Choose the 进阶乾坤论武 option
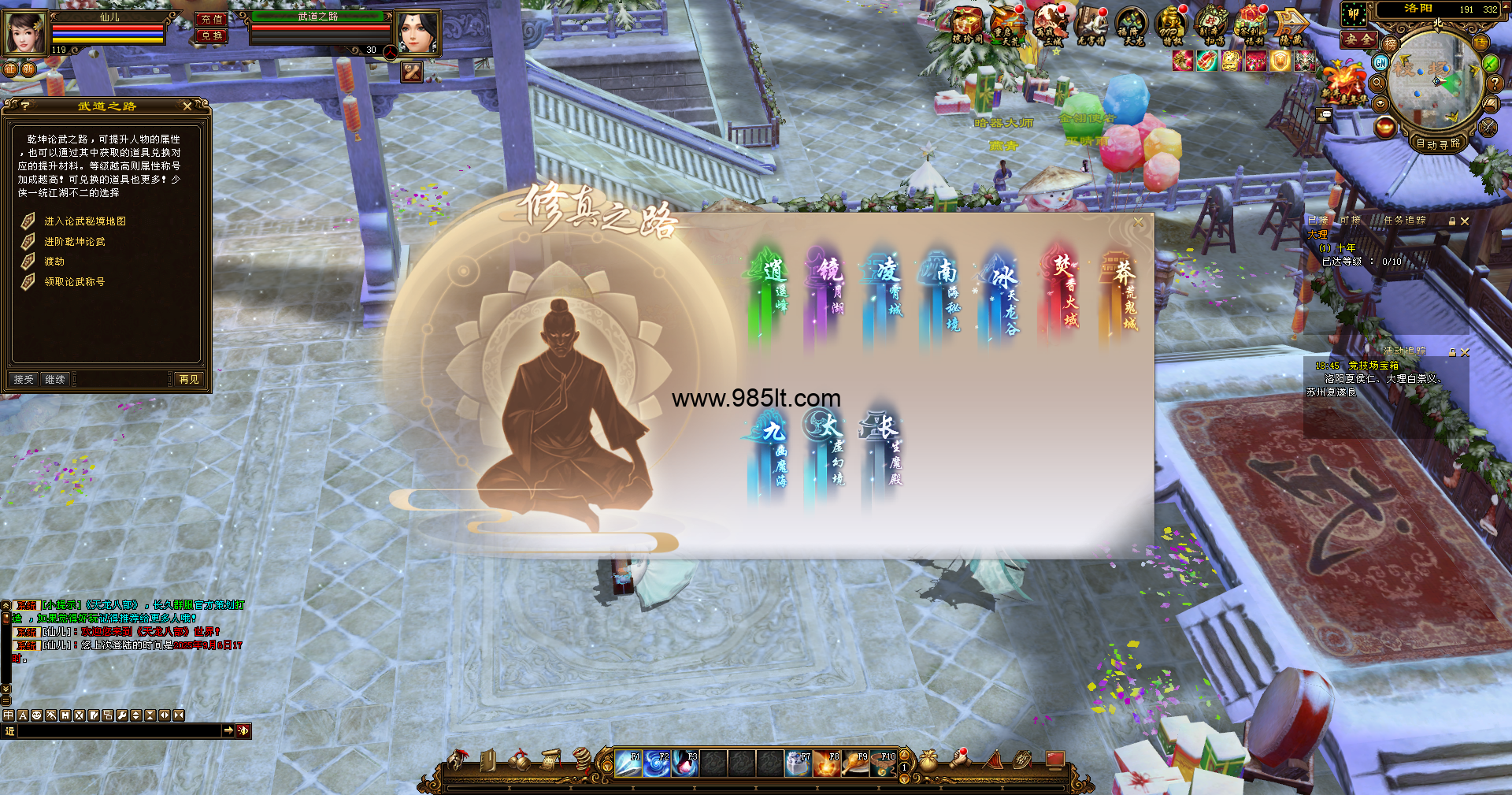The height and width of the screenshot is (795, 1512). tap(74, 242)
